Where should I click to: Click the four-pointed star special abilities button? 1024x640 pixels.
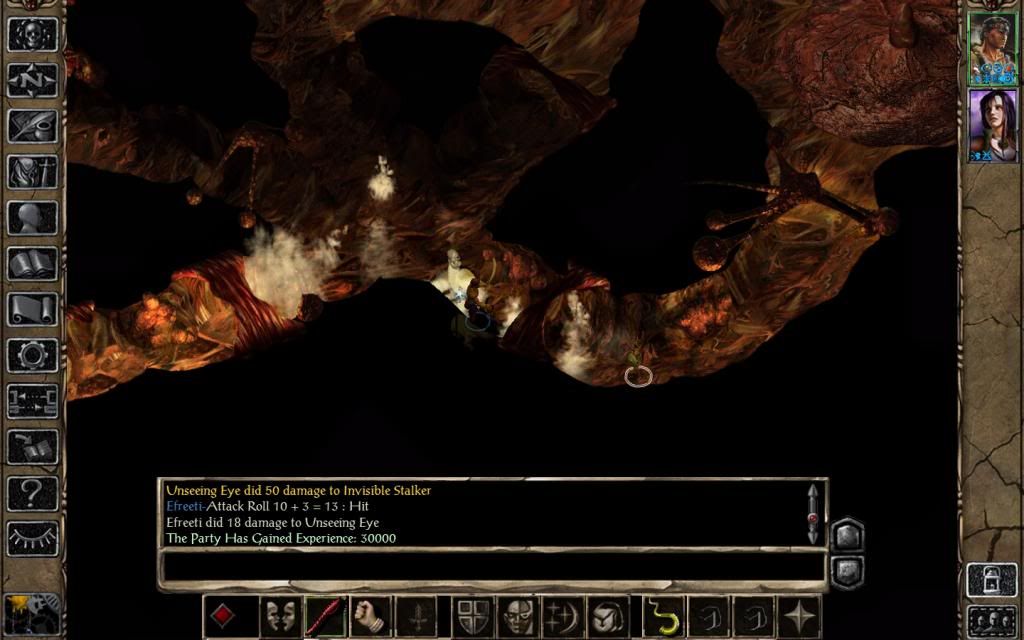pos(800,616)
